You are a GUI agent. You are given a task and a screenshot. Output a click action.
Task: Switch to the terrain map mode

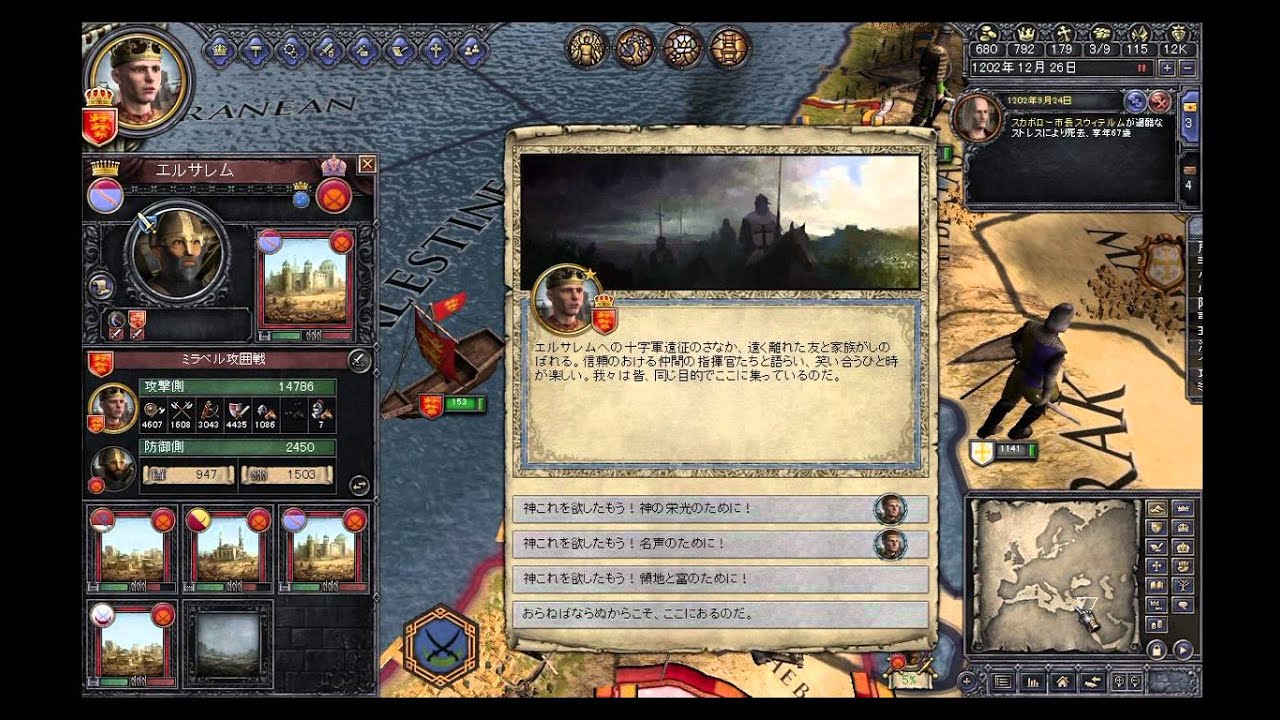(x=1156, y=508)
